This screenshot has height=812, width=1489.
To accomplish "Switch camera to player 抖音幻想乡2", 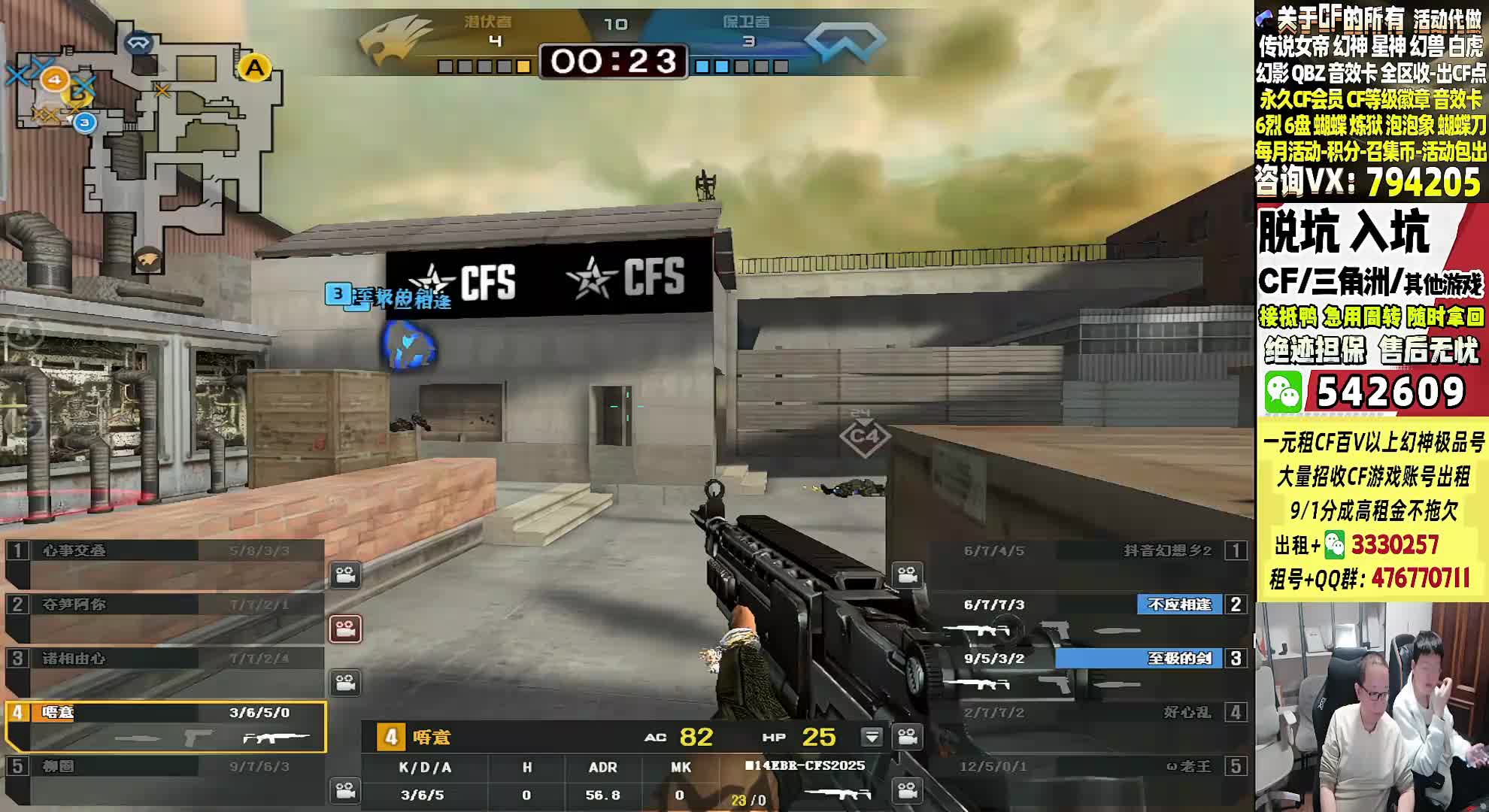I will pos(907,575).
